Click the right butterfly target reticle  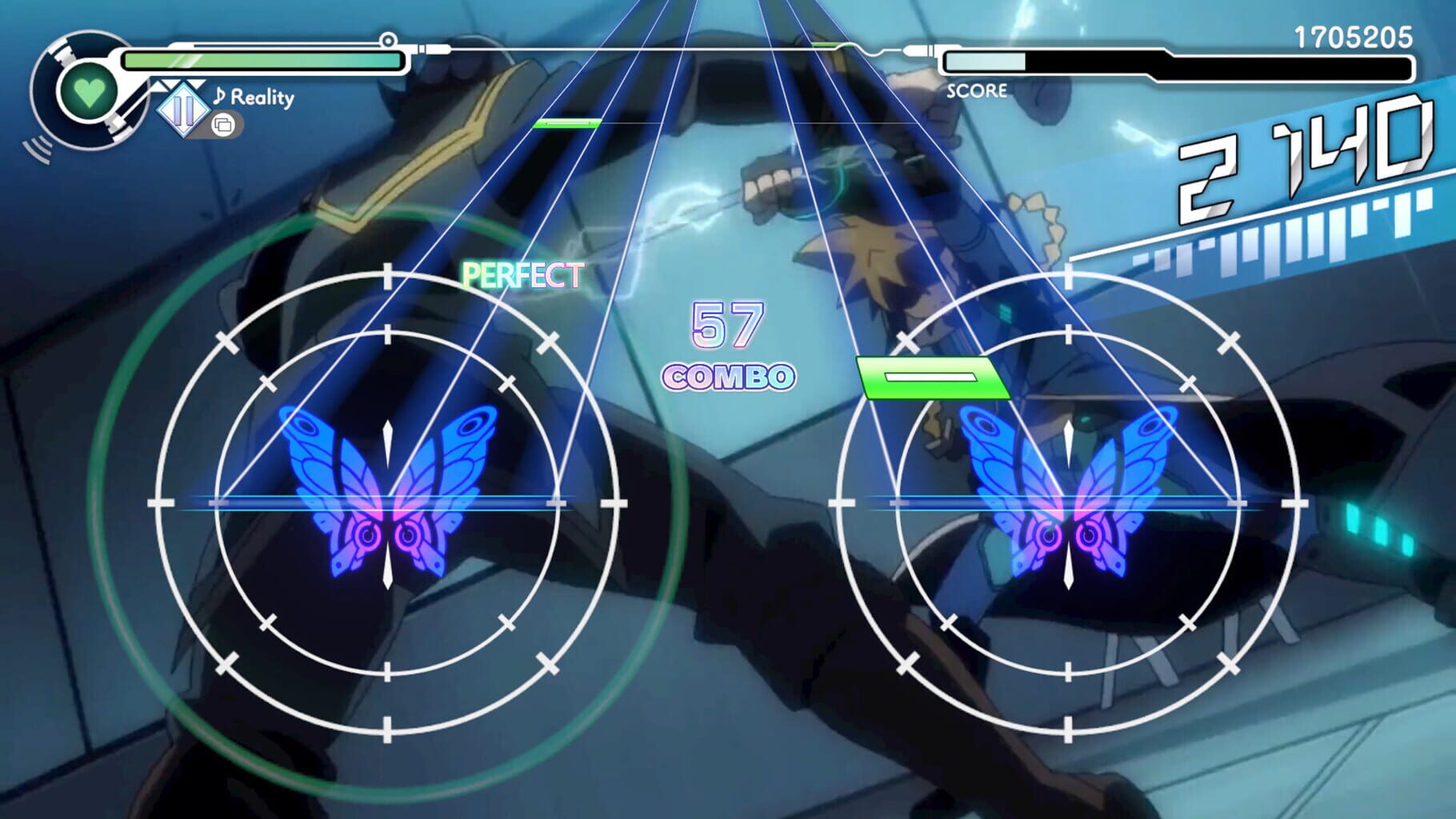pyautogui.click(x=1068, y=503)
